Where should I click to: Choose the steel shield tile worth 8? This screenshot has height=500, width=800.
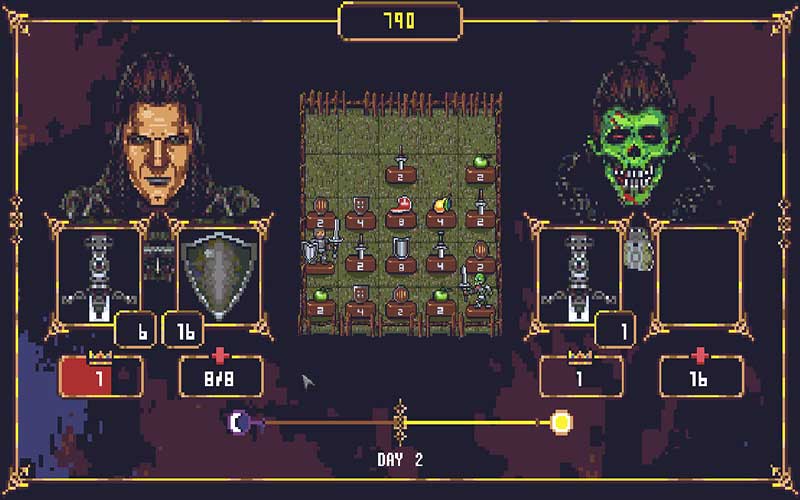(x=400, y=250)
